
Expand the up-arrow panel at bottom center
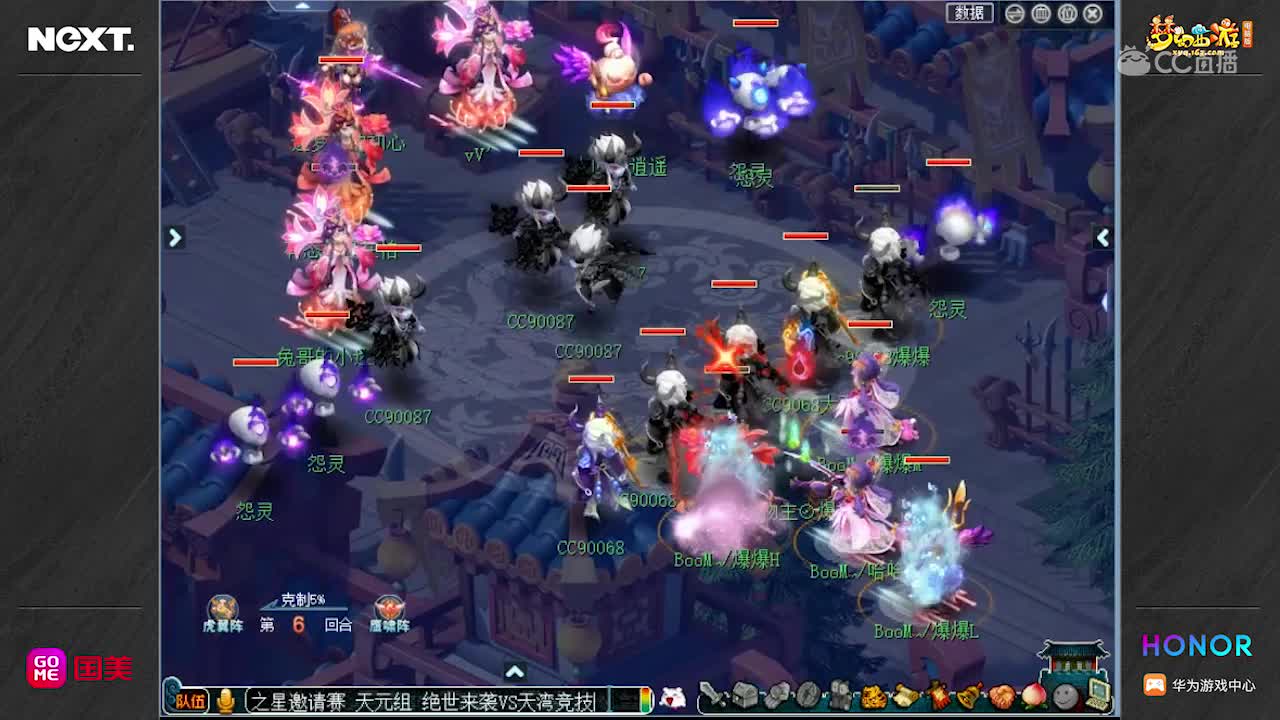(x=517, y=671)
